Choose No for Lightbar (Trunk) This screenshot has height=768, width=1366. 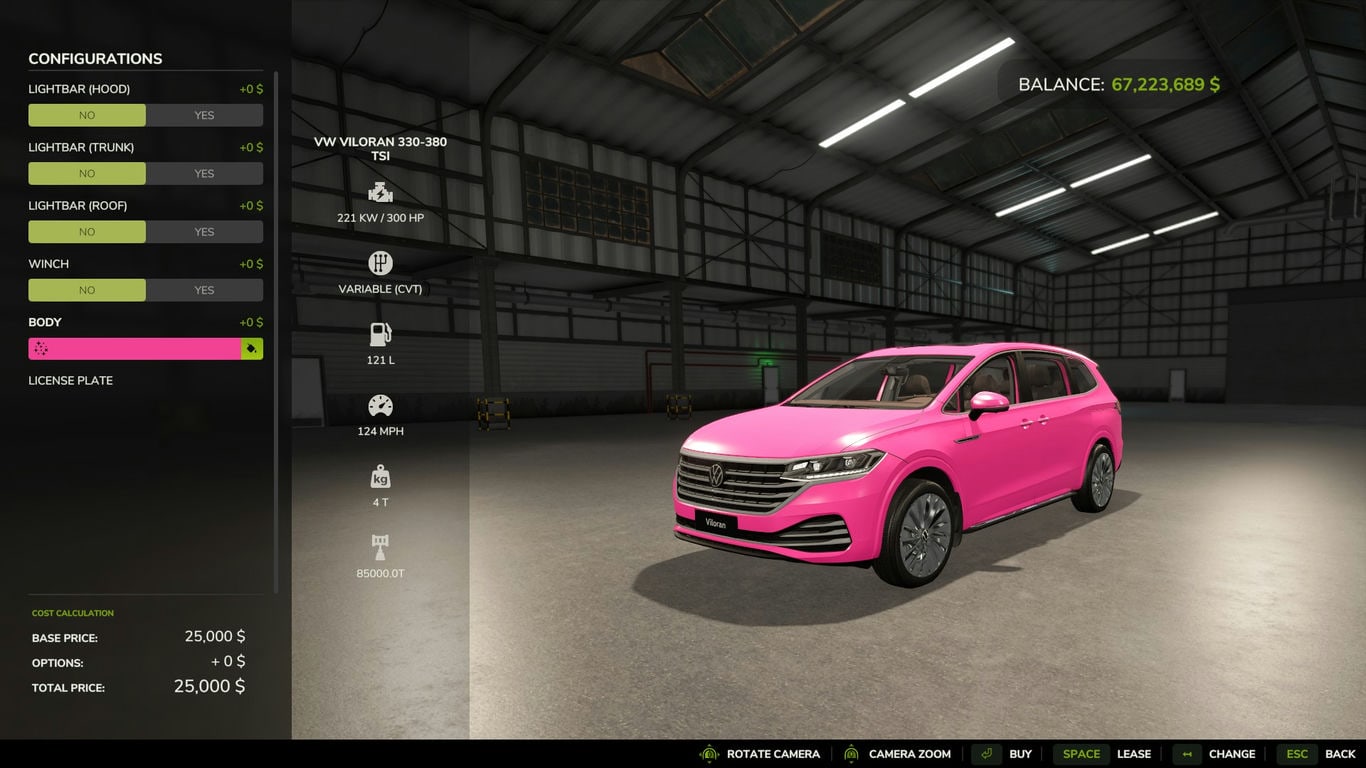point(87,173)
